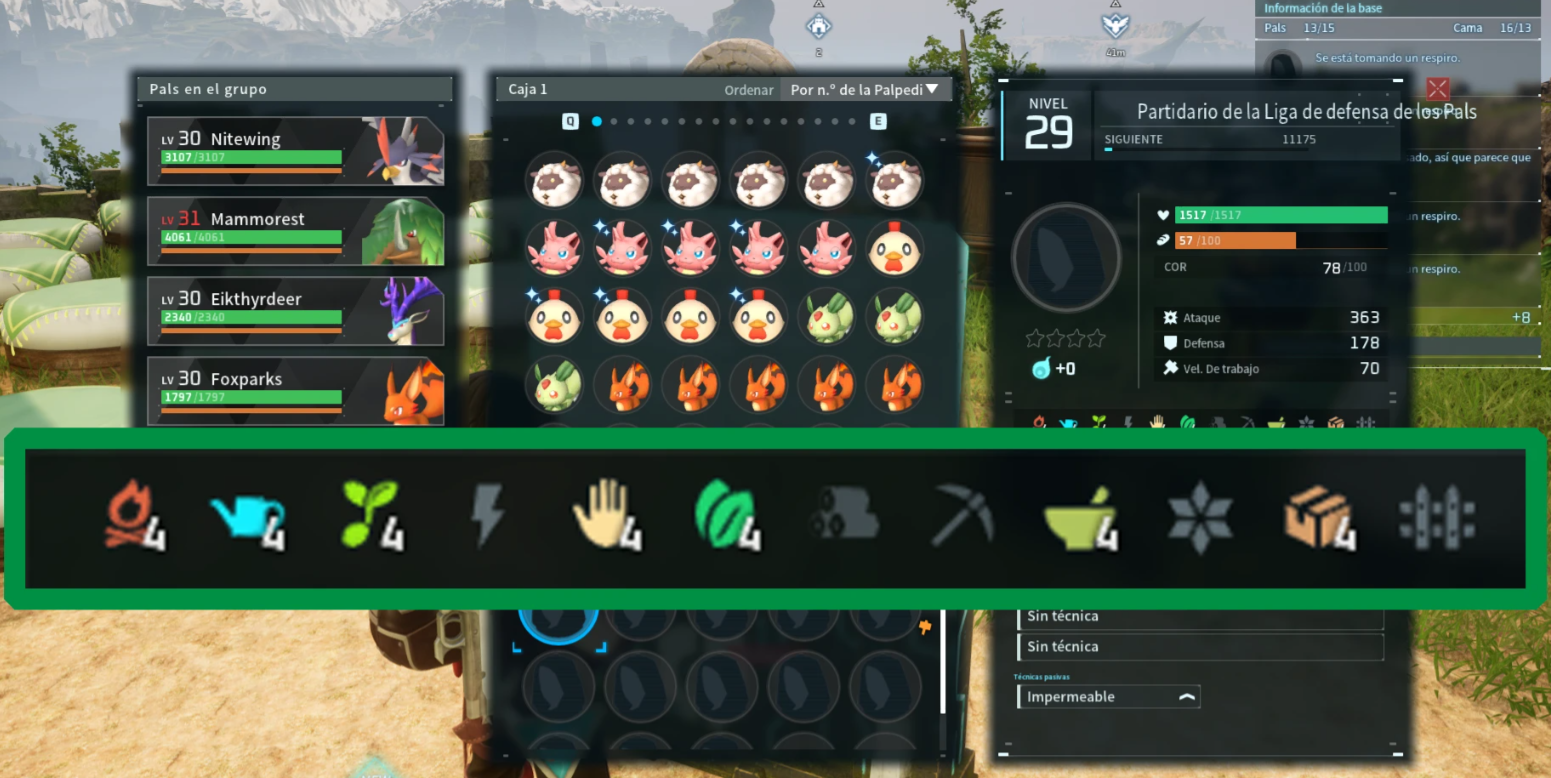Choose Mammorest from the group panel

coord(295,231)
